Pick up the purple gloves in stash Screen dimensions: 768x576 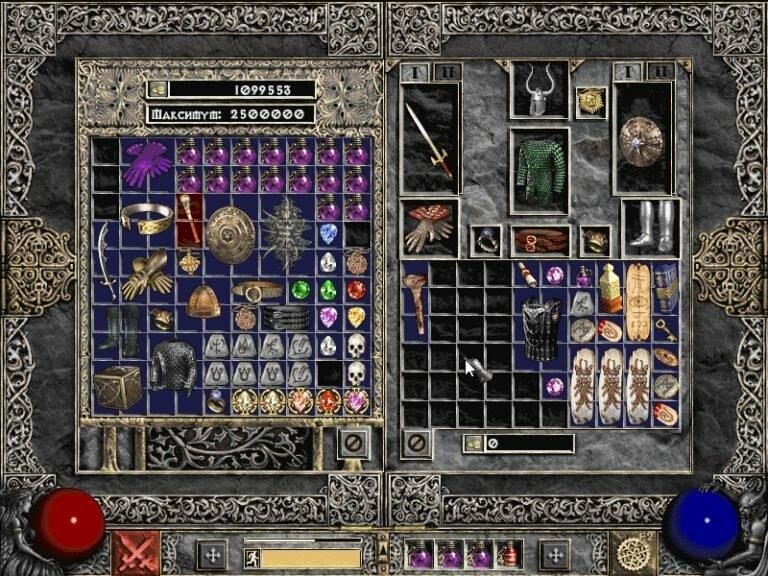click(147, 163)
